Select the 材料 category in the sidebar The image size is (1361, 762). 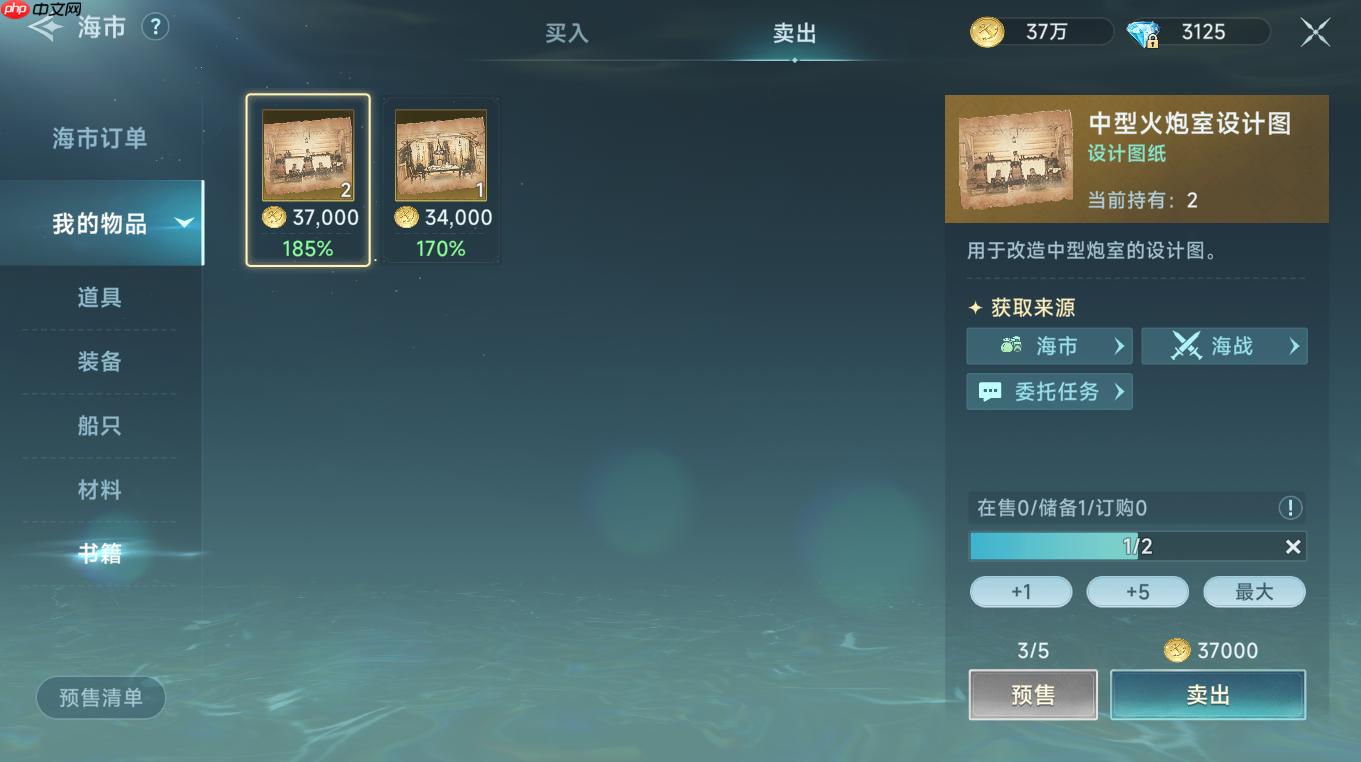[99, 489]
